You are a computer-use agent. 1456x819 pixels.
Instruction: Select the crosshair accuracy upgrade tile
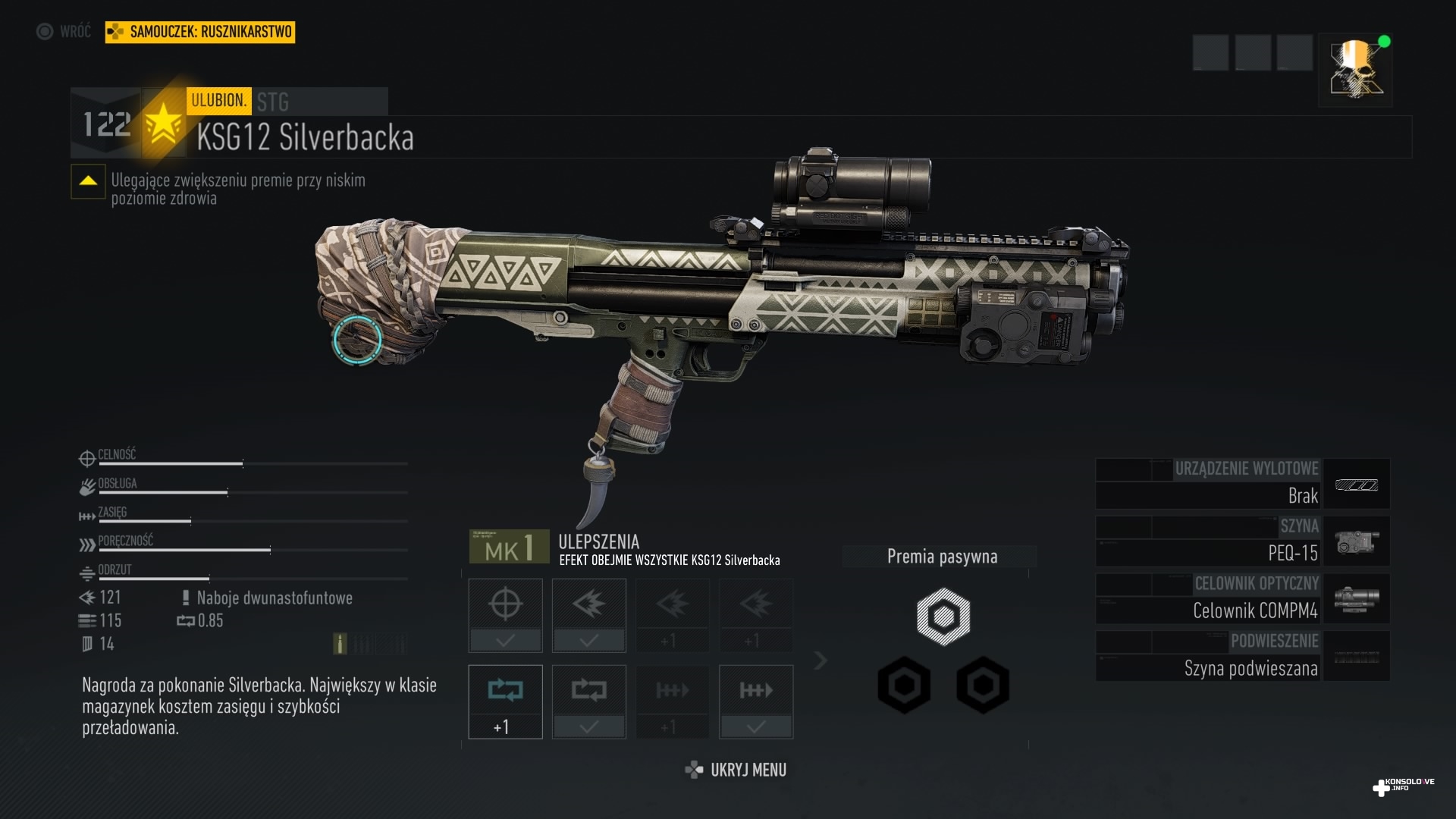point(505,614)
